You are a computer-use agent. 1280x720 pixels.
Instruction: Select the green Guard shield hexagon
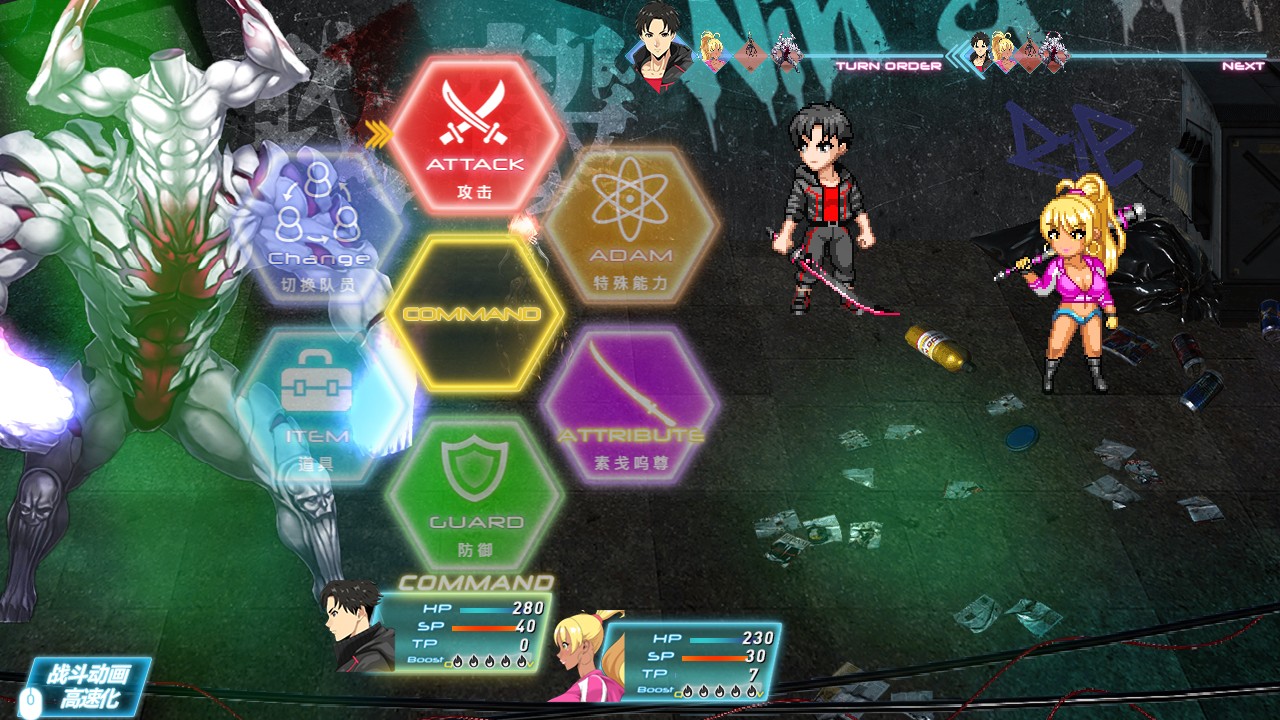pyautogui.click(x=476, y=495)
